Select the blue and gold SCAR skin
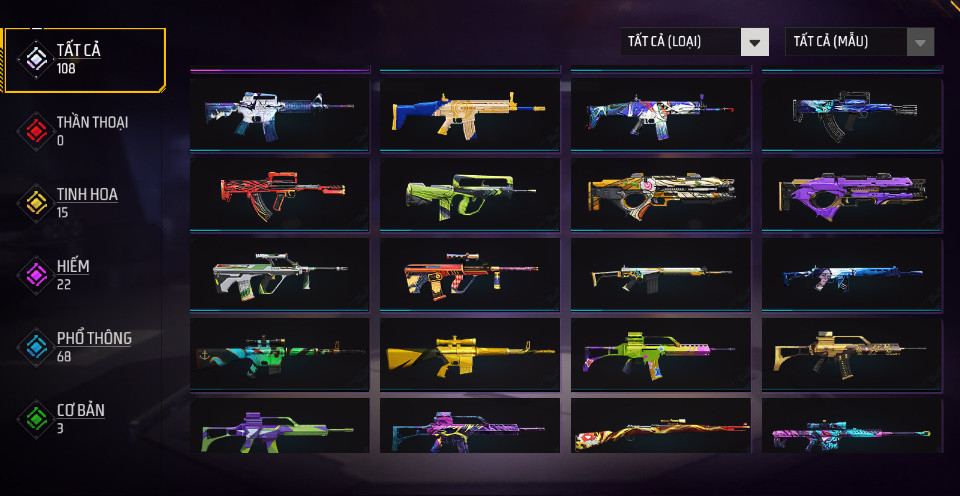Screen dimensions: 960x496 point(469,108)
